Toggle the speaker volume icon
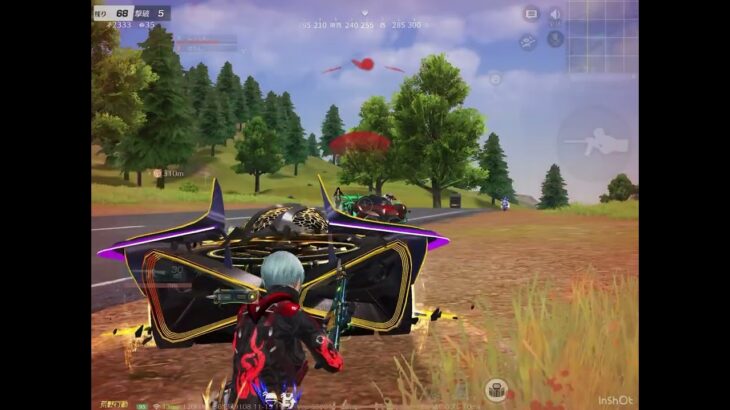730x410 pixels. [x=555, y=15]
